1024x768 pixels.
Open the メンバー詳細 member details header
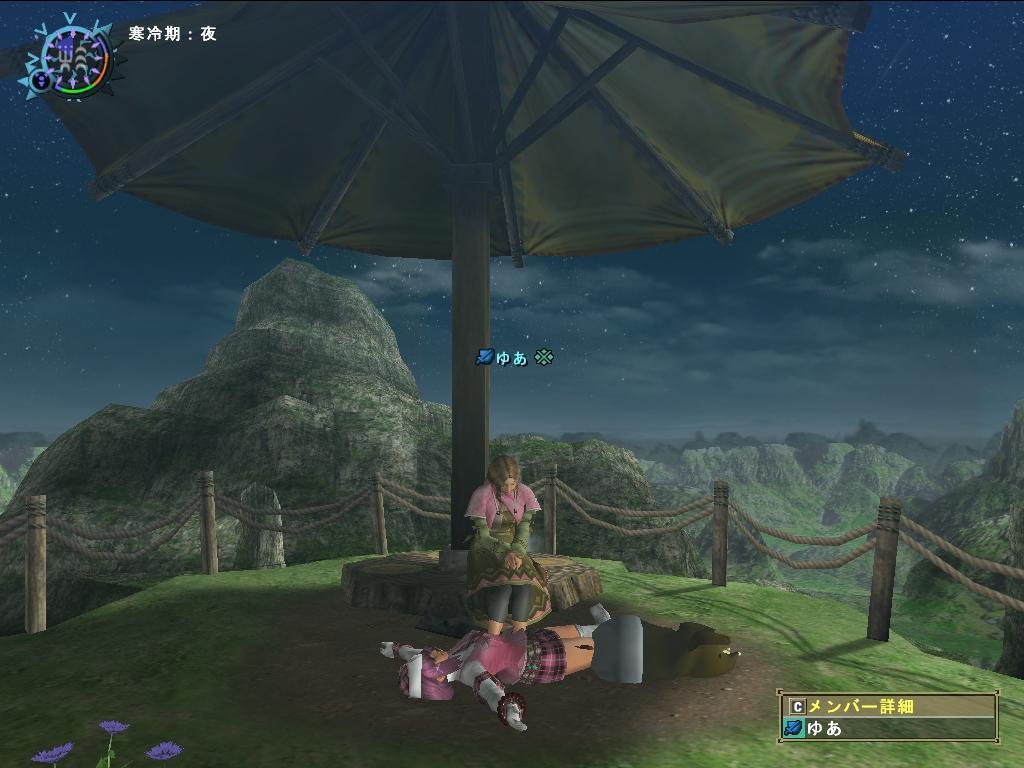888,706
